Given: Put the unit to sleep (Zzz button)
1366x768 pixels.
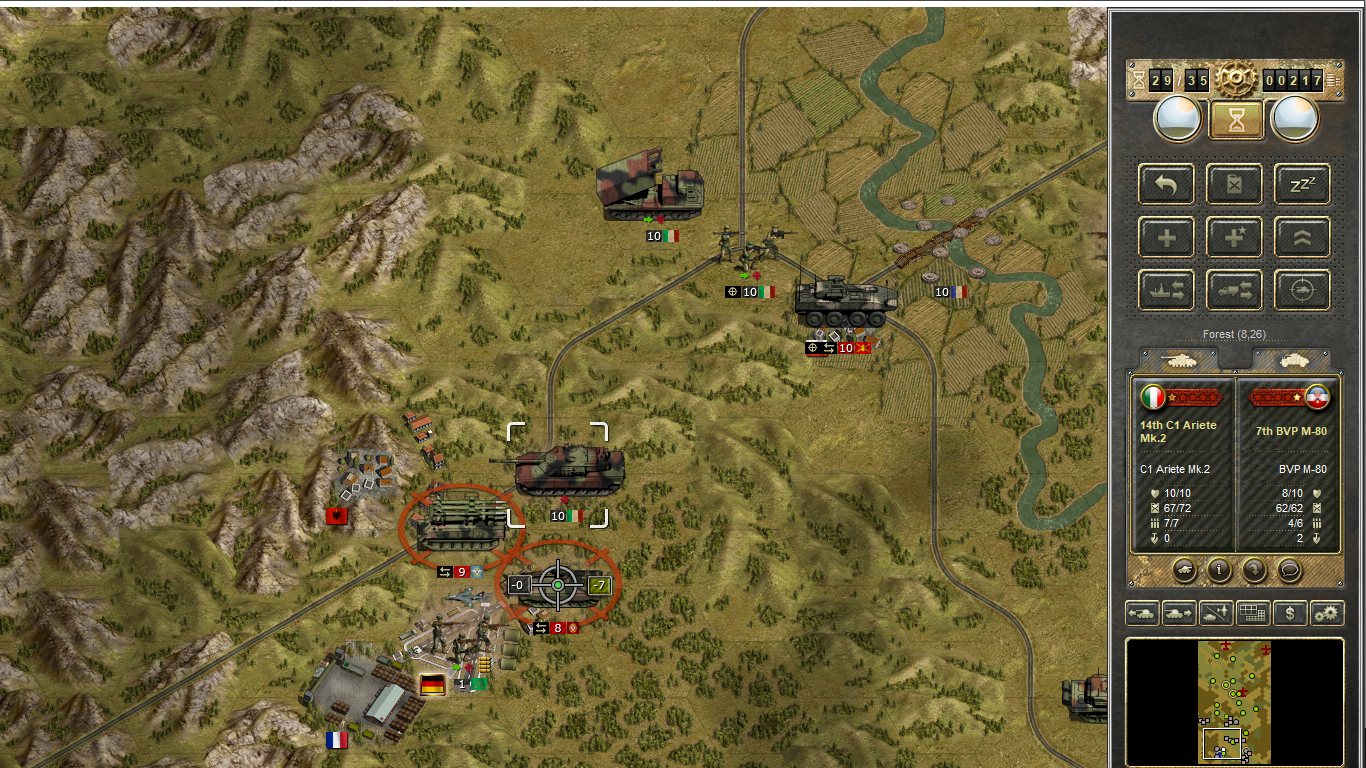Looking at the screenshot, I should click(x=1301, y=184).
